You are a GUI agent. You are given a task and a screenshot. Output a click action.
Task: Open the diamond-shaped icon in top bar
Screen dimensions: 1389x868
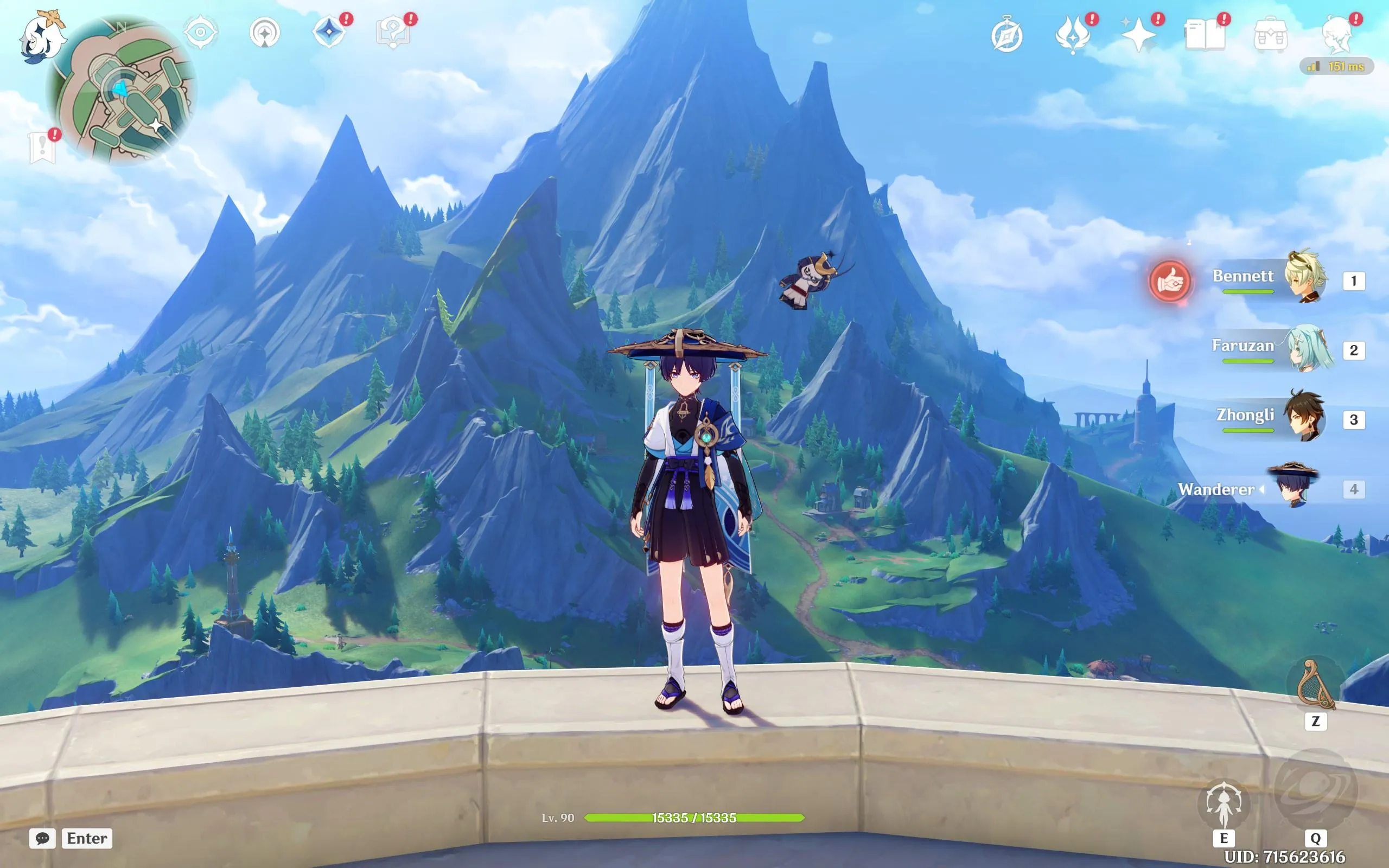(x=329, y=31)
